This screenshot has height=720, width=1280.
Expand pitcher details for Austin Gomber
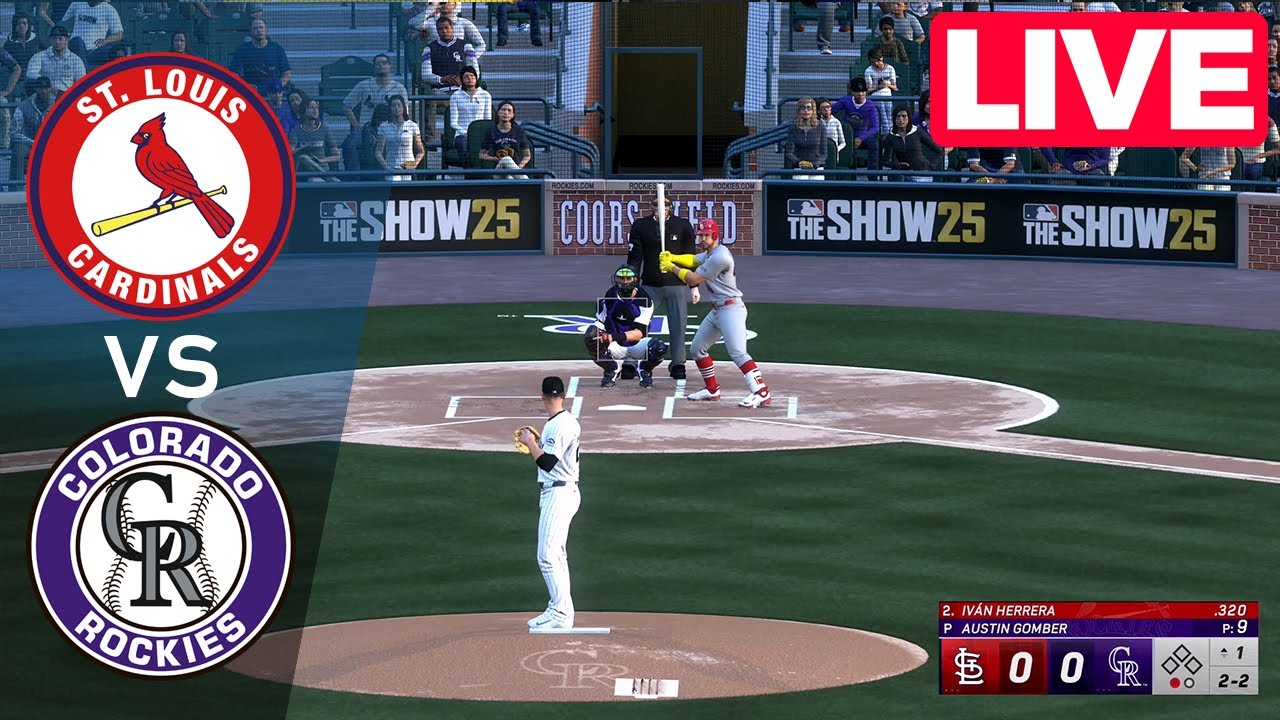(1013, 628)
